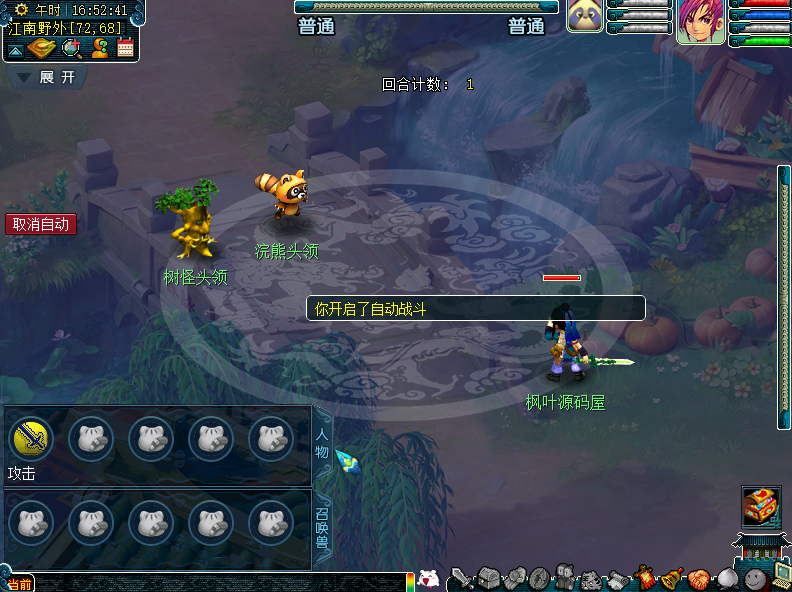This screenshot has height=592, width=792.
Task: Open the treasure chest icon above the pagoda
Action: click(x=760, y=505)
